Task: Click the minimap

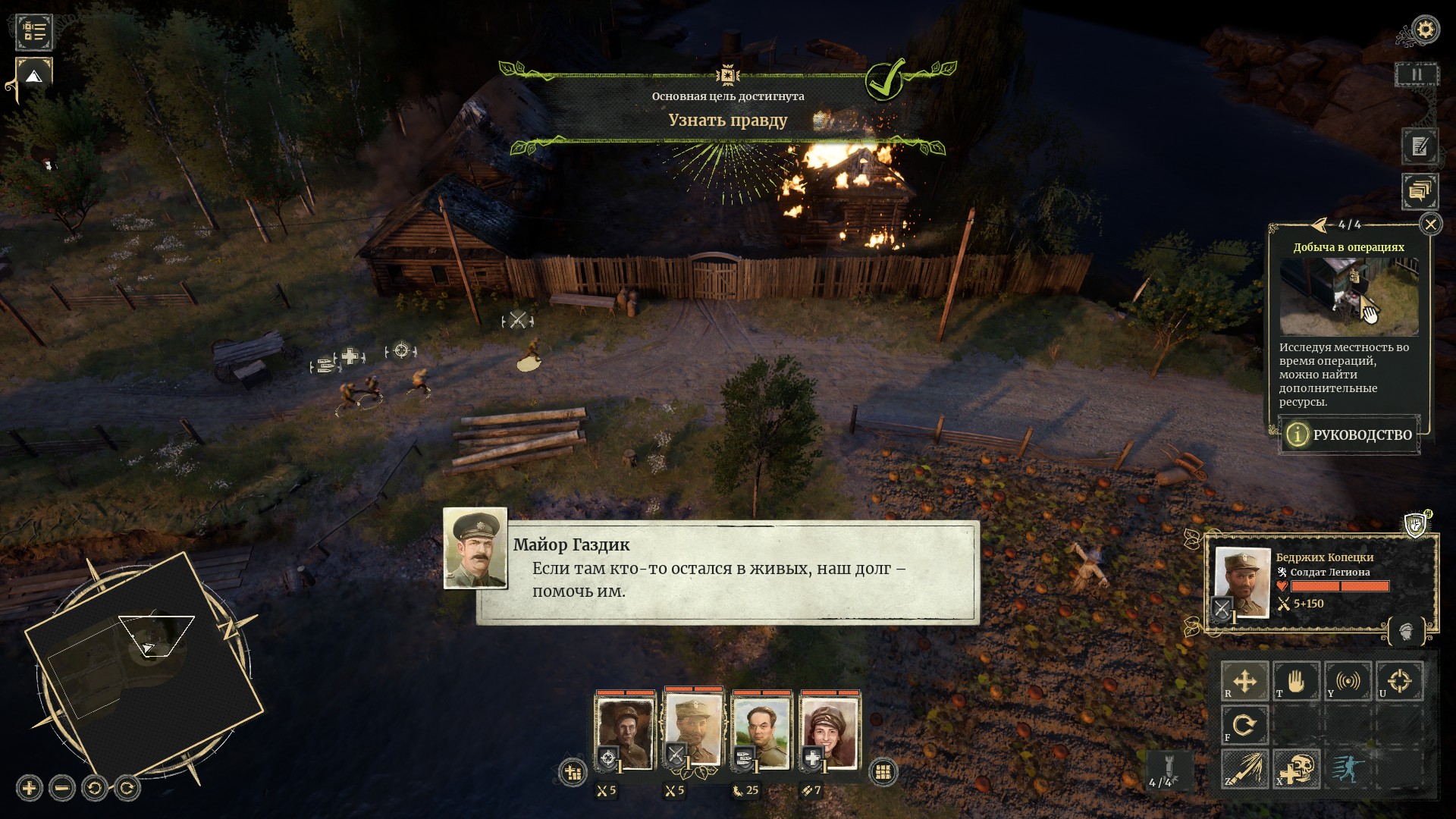Action: pyautogui.click(x=144, y=667)
